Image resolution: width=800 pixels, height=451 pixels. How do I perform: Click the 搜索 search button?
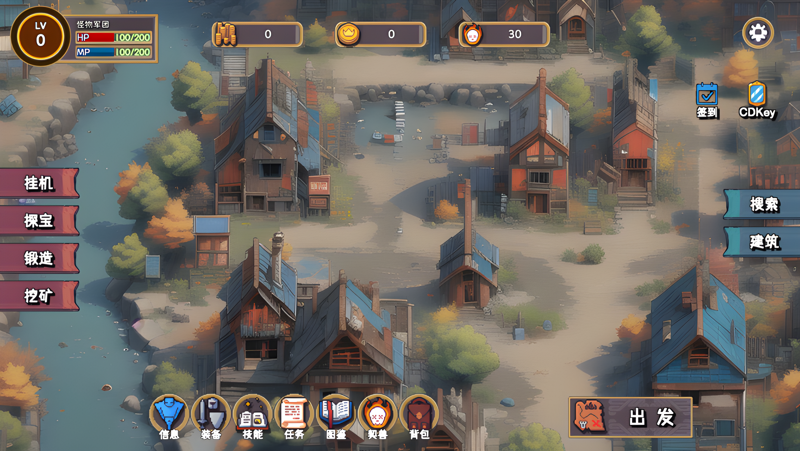764,204
